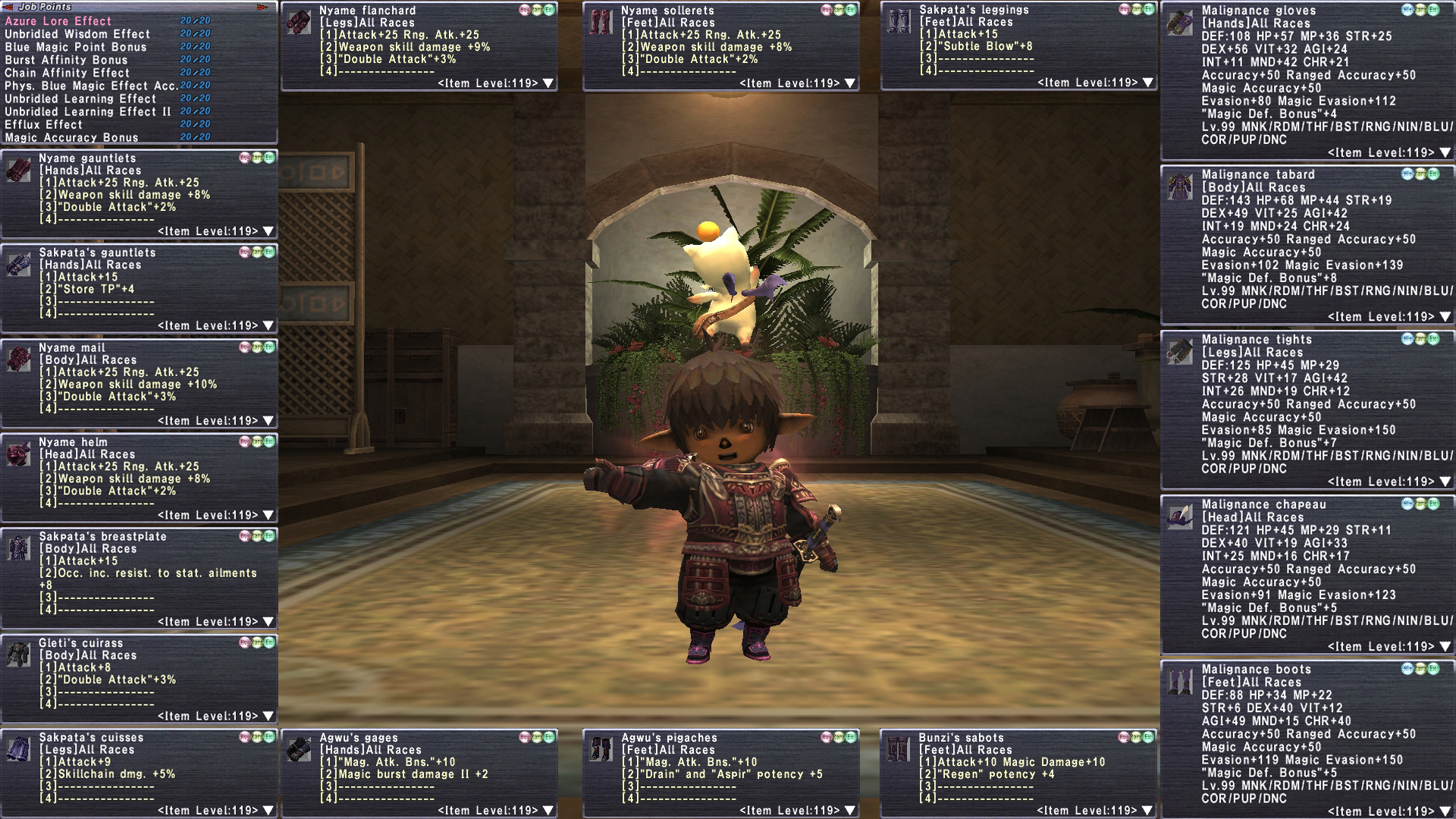Click the Nyame mail item icon

[19, 359]
